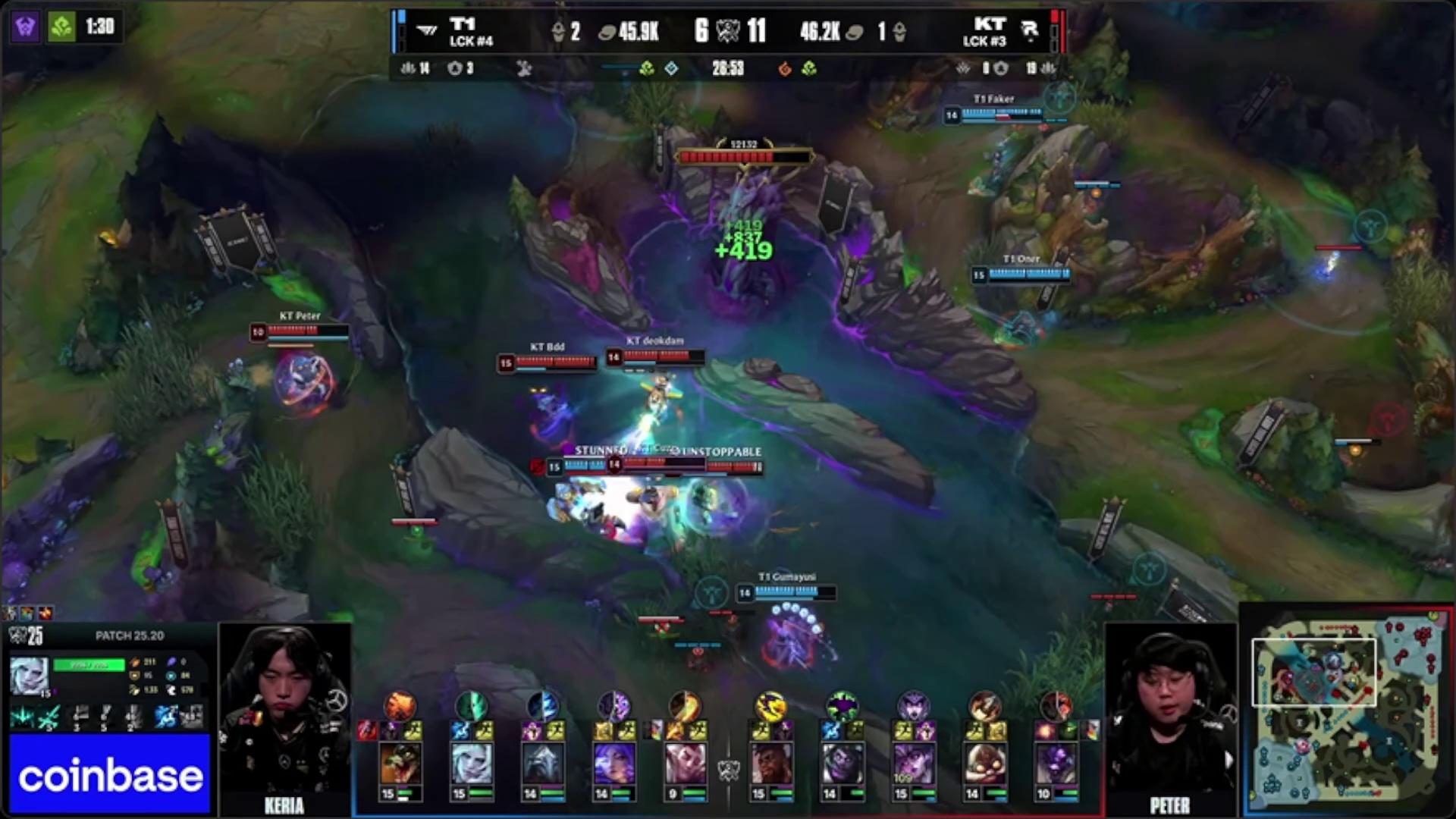Choose the stone-helmet champion portrait at level 14
The height and width of the screenshot is (819, 1456).
pos(542,764)
